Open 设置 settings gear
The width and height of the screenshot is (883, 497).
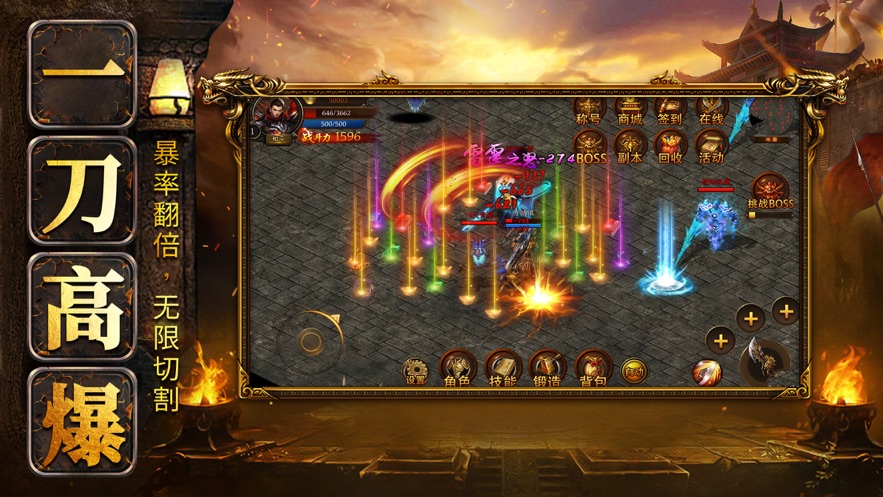tap(415, 370)
